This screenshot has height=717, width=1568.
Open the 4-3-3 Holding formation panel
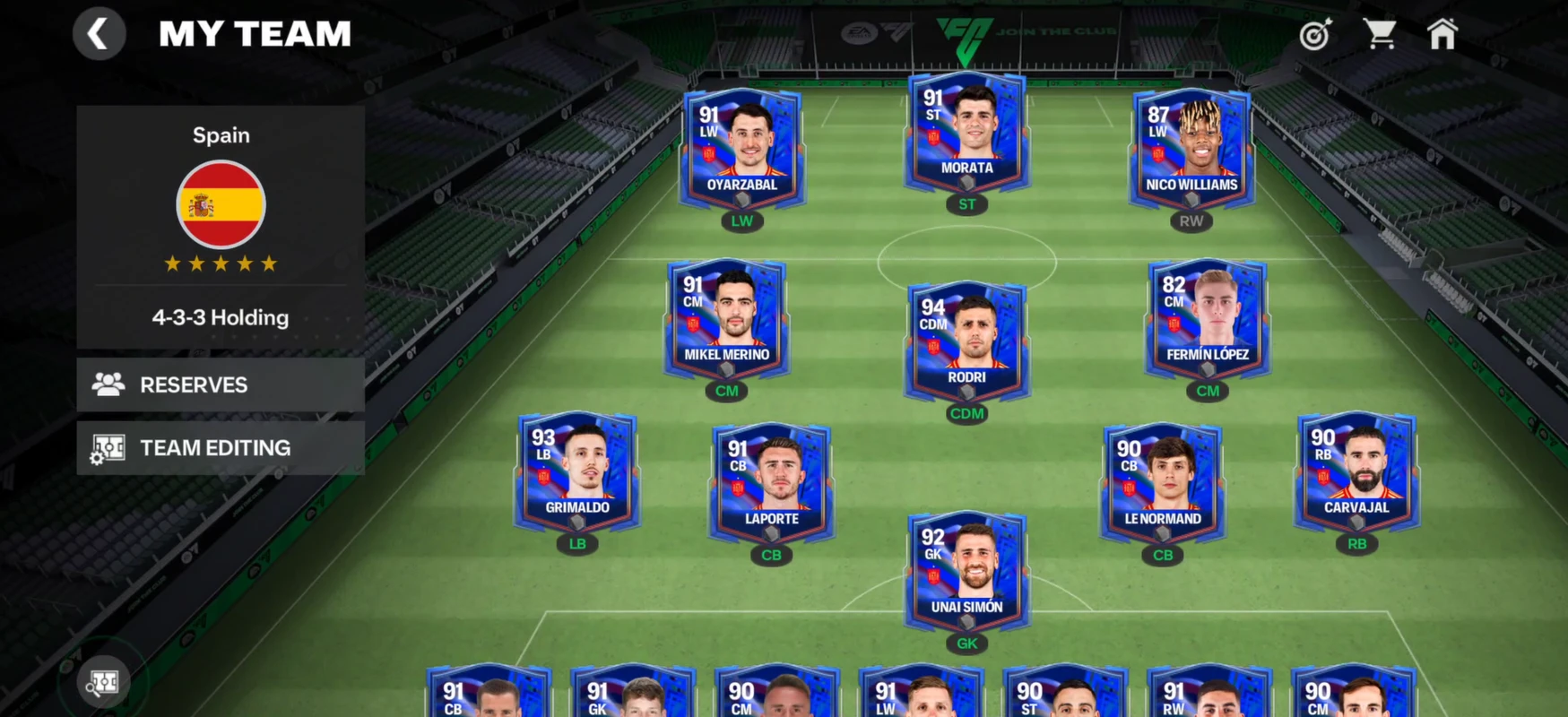coord(221,317)
